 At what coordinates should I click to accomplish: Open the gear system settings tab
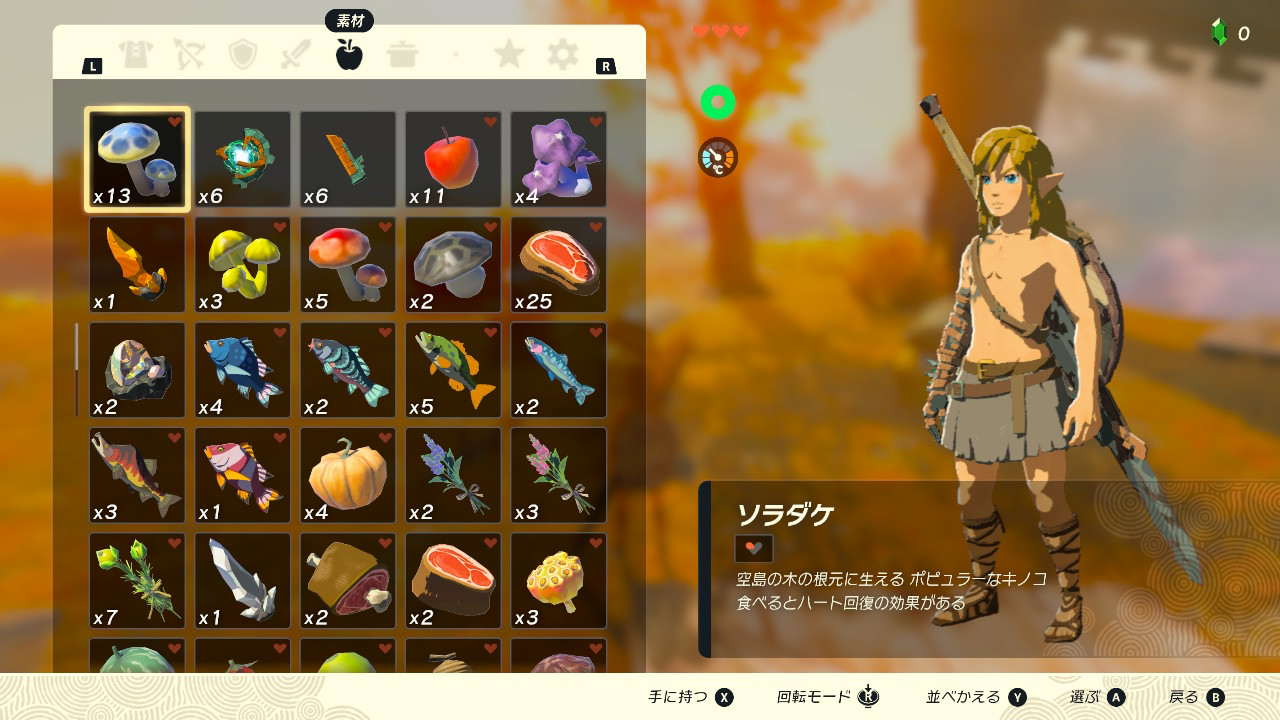563,54
